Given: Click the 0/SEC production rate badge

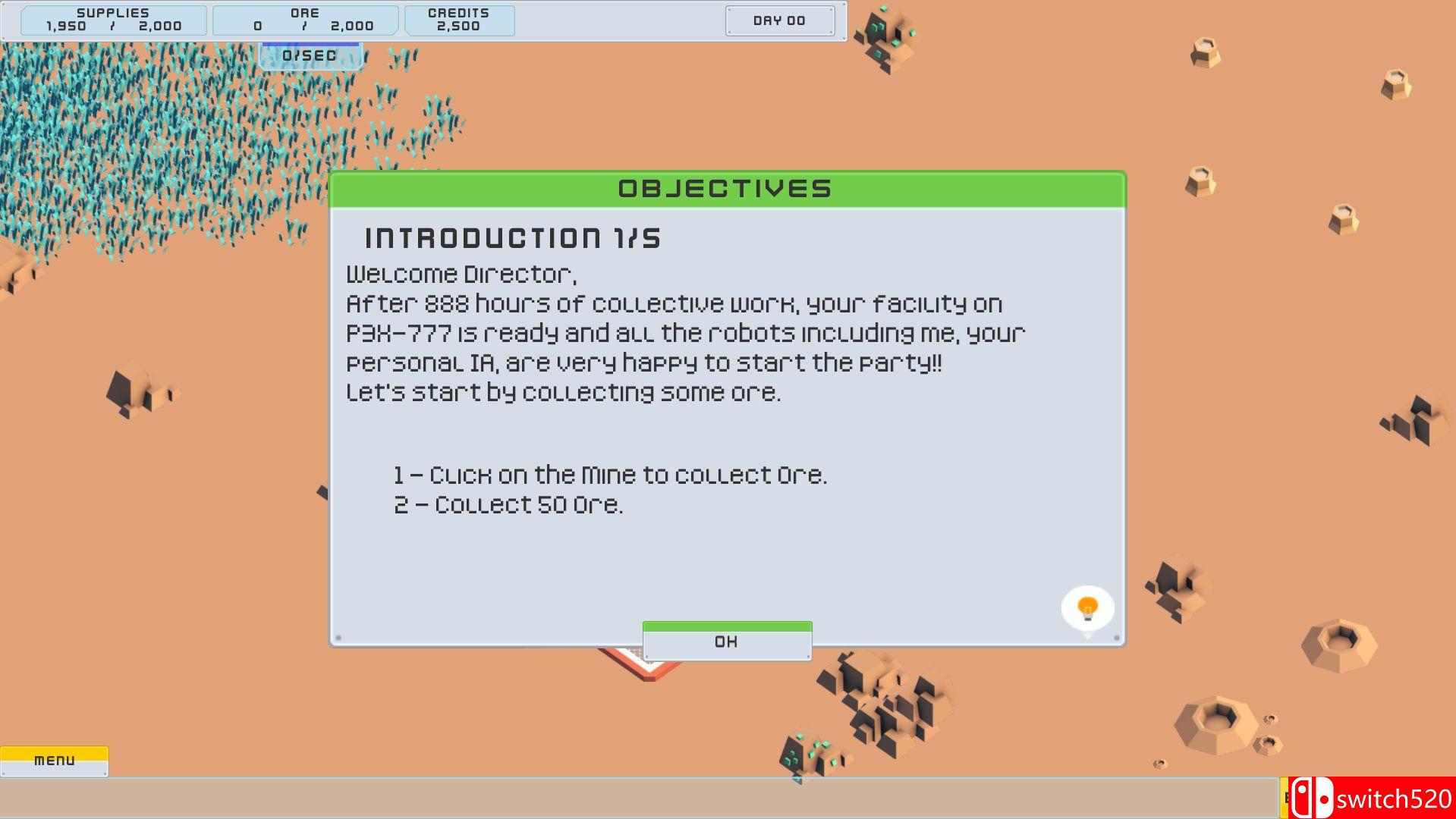Looking at the screenshot, I should pos(310,55).
